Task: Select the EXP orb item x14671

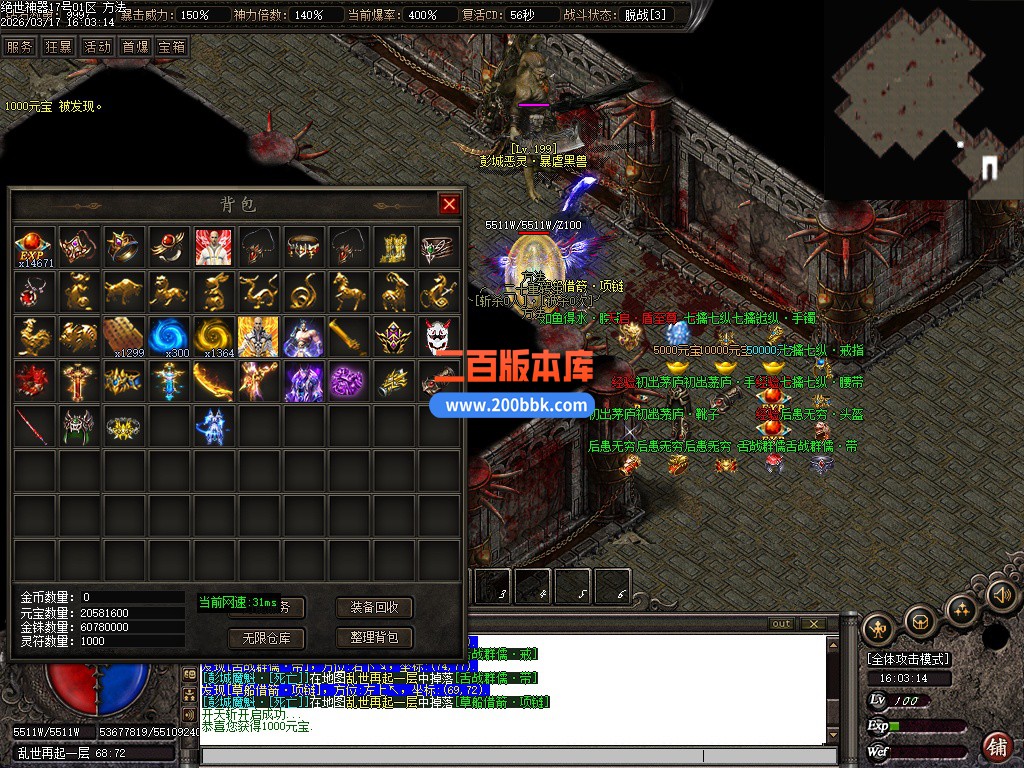Action: pos(34,247)
